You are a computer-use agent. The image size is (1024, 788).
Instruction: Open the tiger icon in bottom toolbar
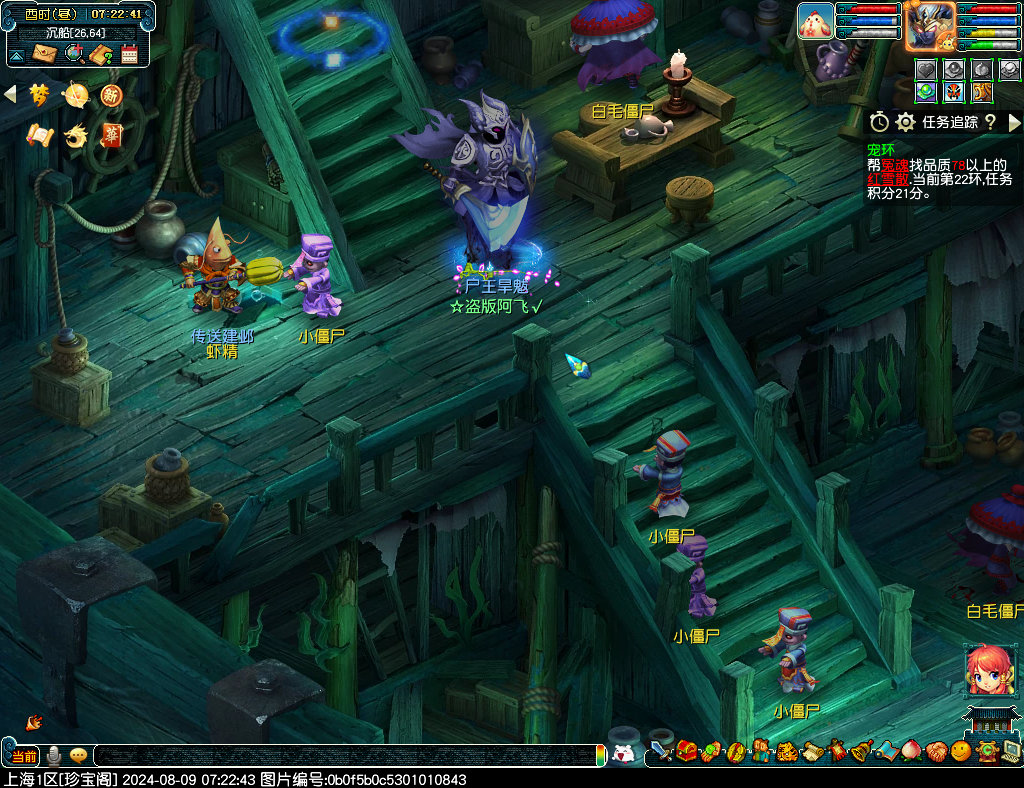click(x=787, y=751)
